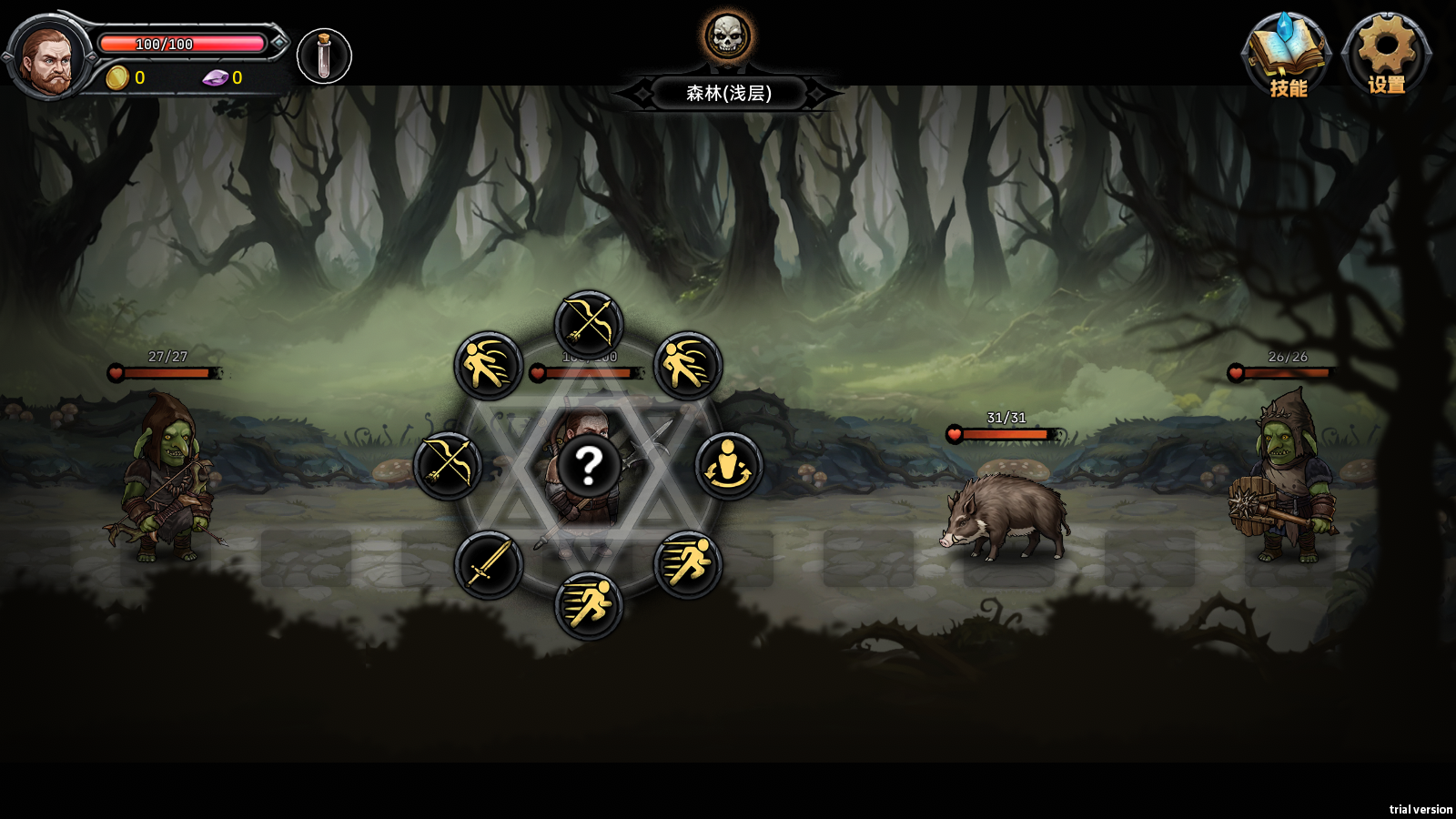Open the 设置 settings gear

click(1386, 54)
